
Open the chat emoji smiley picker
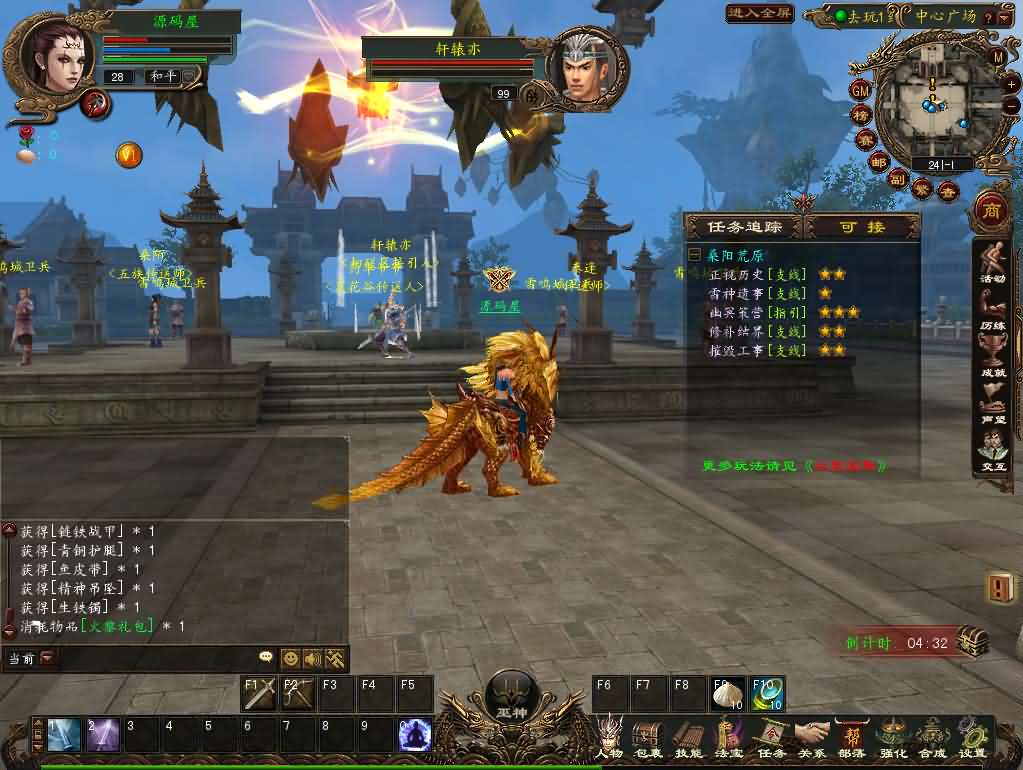(x=290, y=658)
